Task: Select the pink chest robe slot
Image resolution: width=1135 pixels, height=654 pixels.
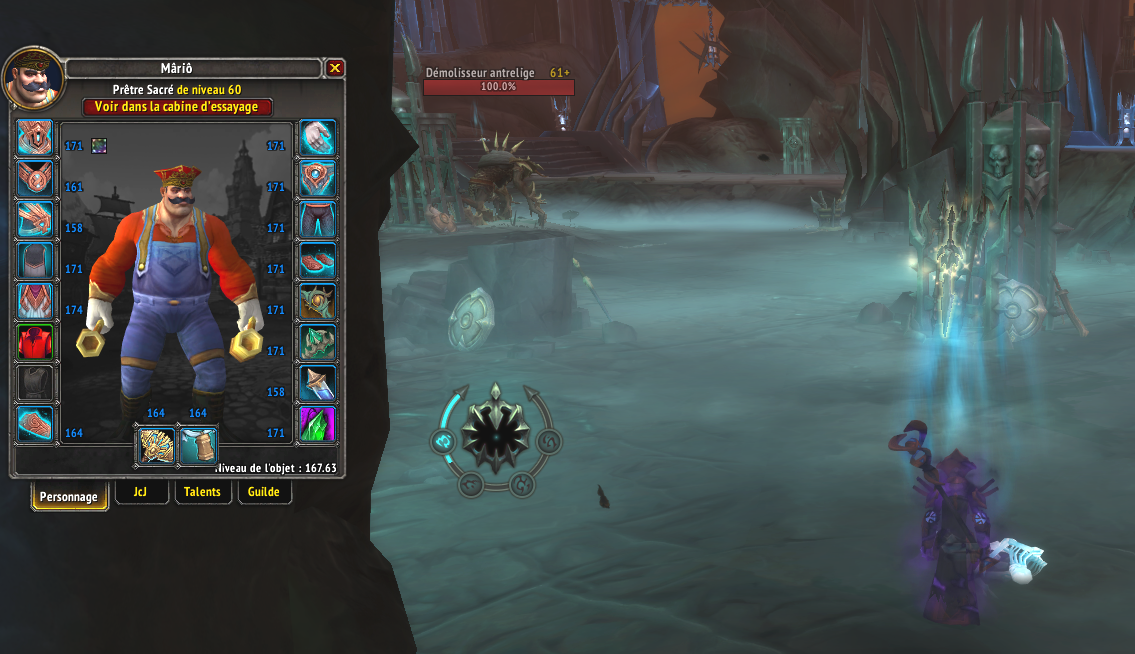Action: coord(35,302)
